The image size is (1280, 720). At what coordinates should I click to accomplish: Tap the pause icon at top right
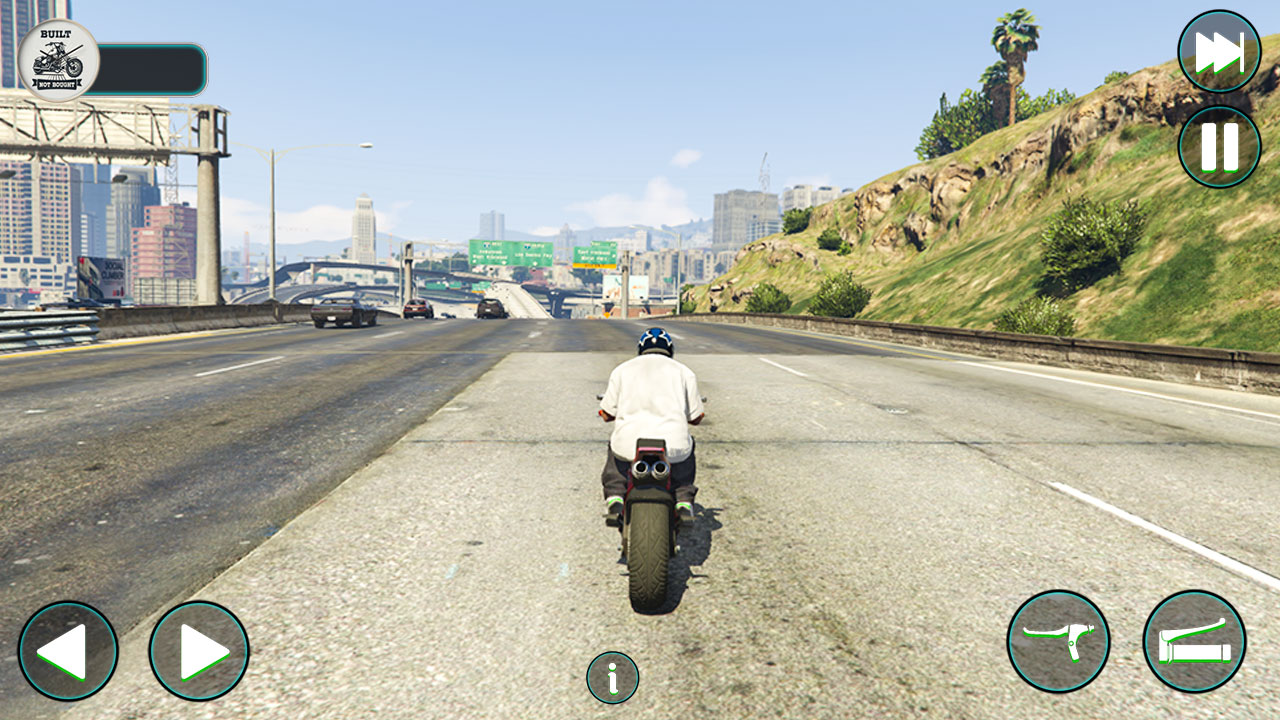pos(1218,148)
